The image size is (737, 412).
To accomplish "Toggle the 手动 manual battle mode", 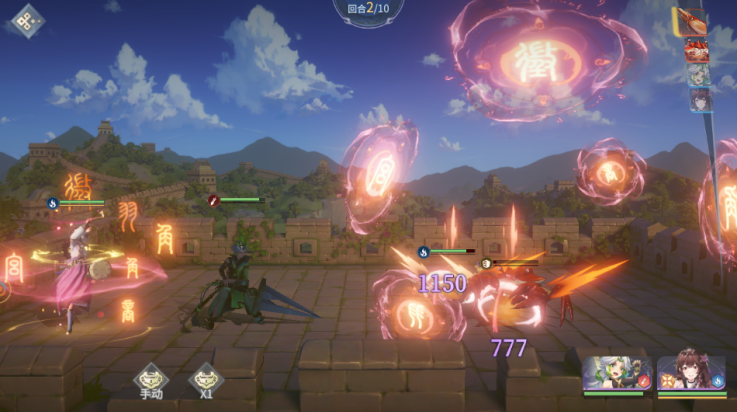I will tap(151, 381).
